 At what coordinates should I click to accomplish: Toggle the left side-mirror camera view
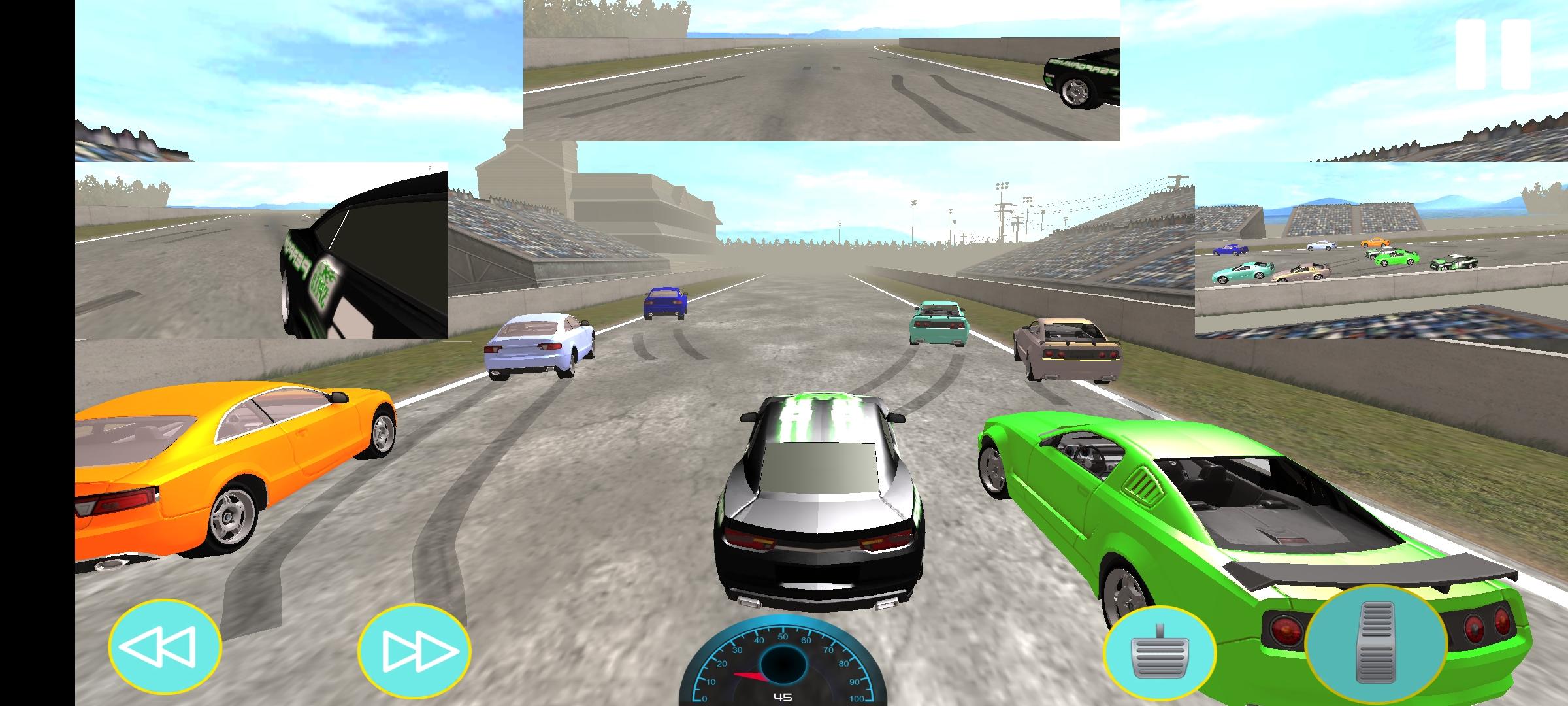[261, 248]
